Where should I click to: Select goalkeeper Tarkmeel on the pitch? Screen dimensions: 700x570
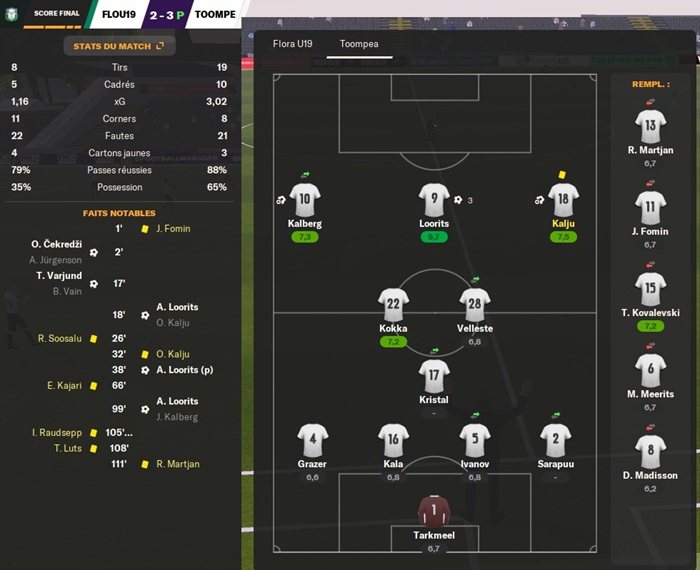(433, 512)
